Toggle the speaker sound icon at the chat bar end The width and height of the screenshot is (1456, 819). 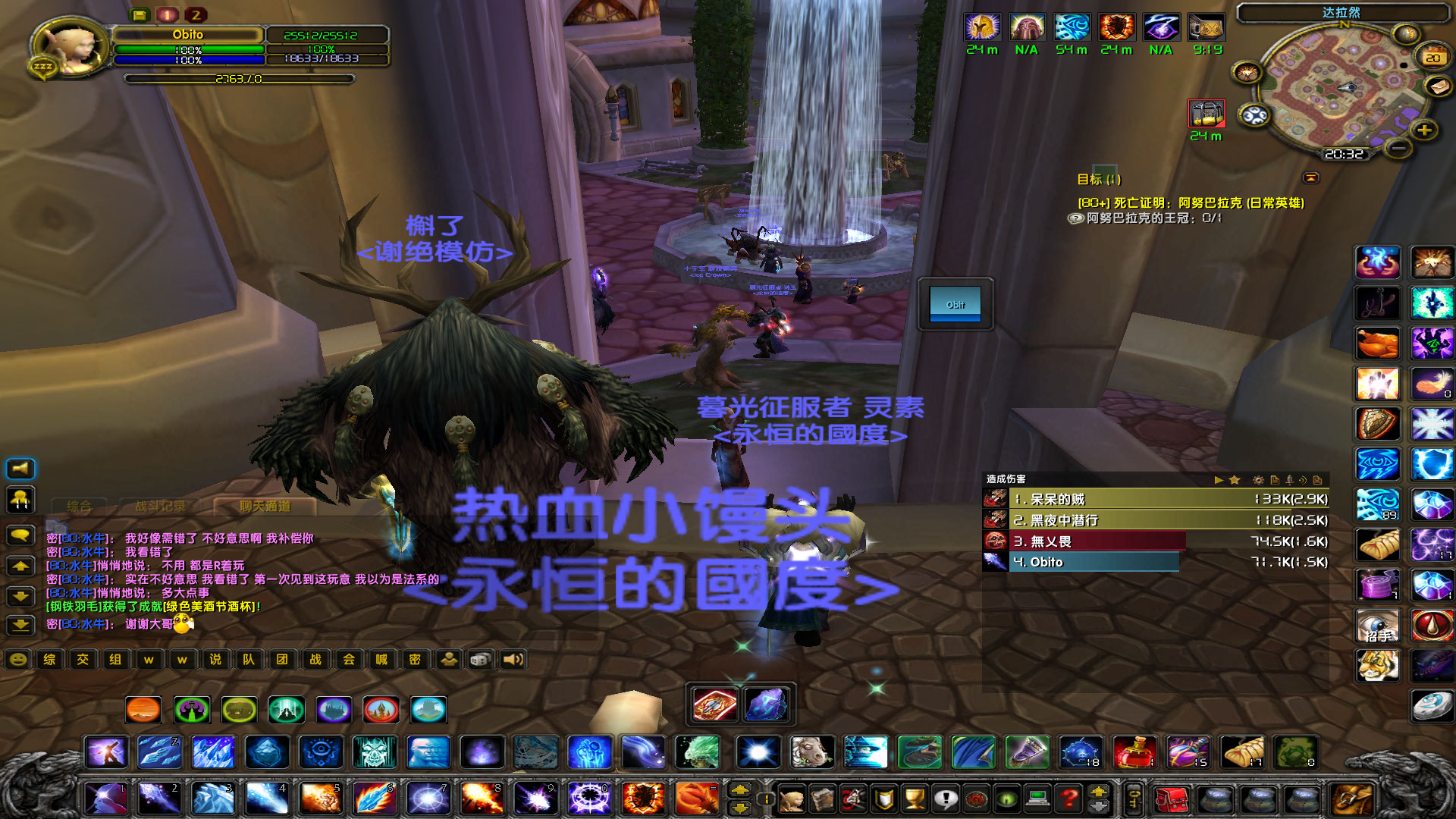click(x=512, y=660)
